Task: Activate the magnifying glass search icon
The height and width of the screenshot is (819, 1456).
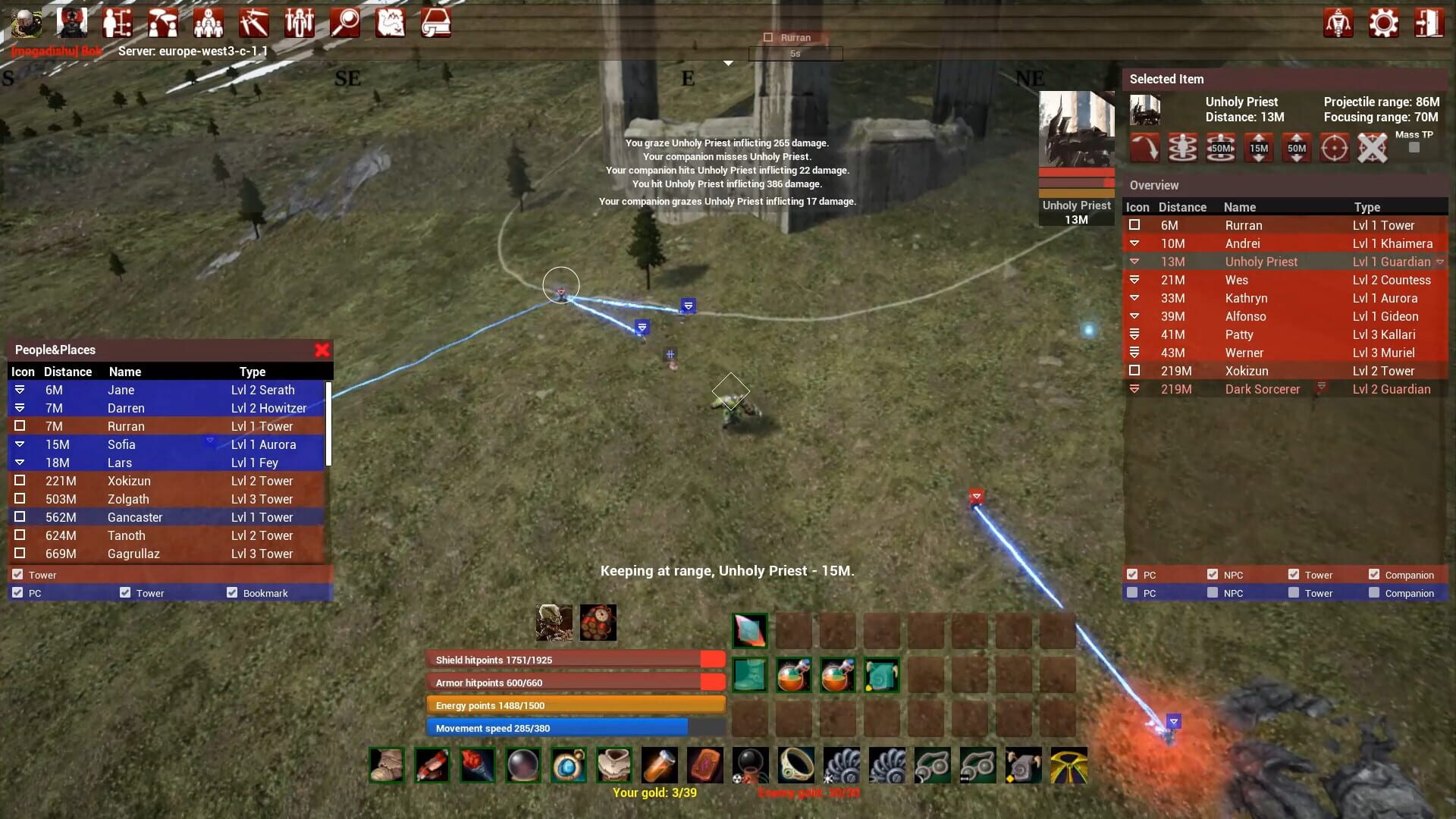Action: tap(345, 23)
